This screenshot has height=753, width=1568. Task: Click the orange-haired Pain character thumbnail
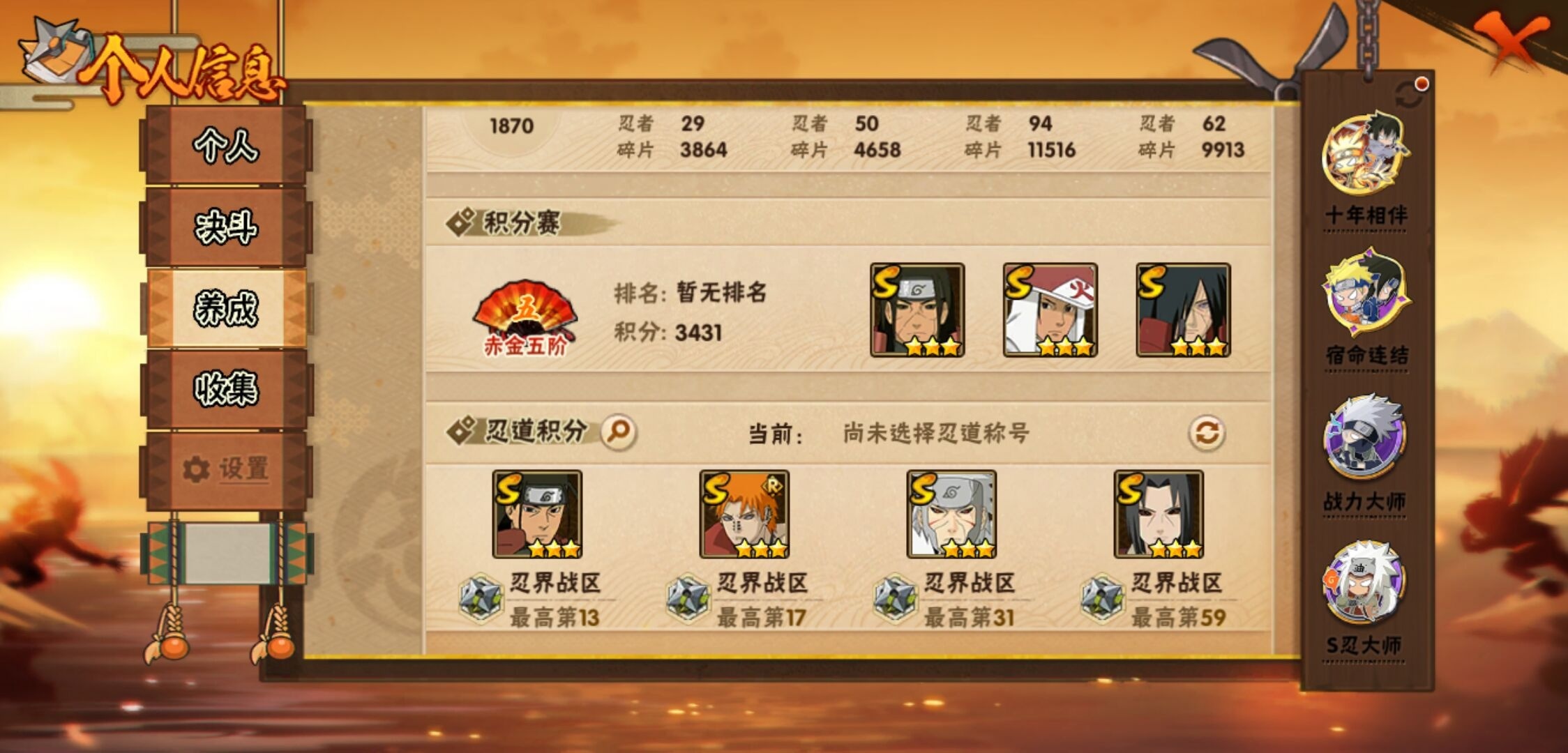click(x=745, y=515)
